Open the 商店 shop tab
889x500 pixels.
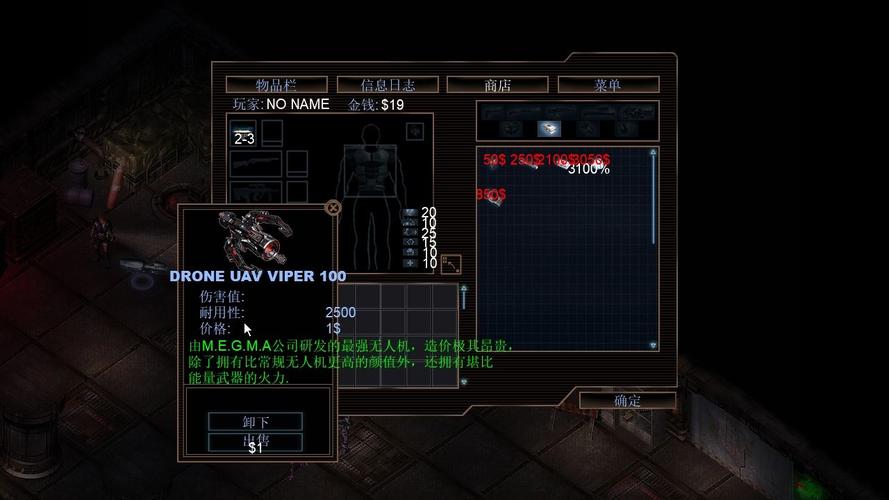coord(497,85)
